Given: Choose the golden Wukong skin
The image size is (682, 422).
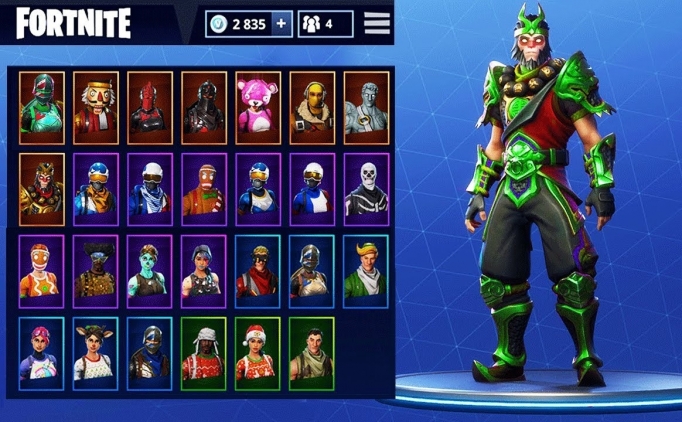Looking at the screenshot, I should 41,189.
